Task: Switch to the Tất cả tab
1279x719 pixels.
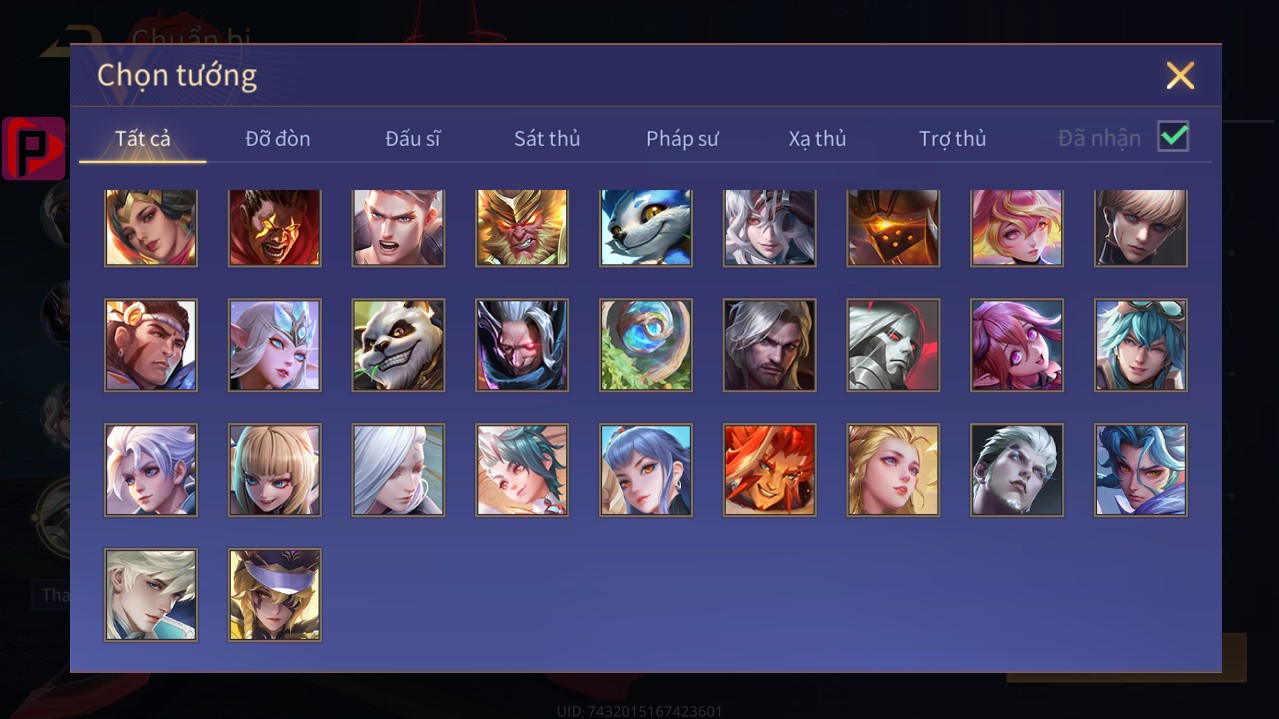Action: click(x=143, y=139)
